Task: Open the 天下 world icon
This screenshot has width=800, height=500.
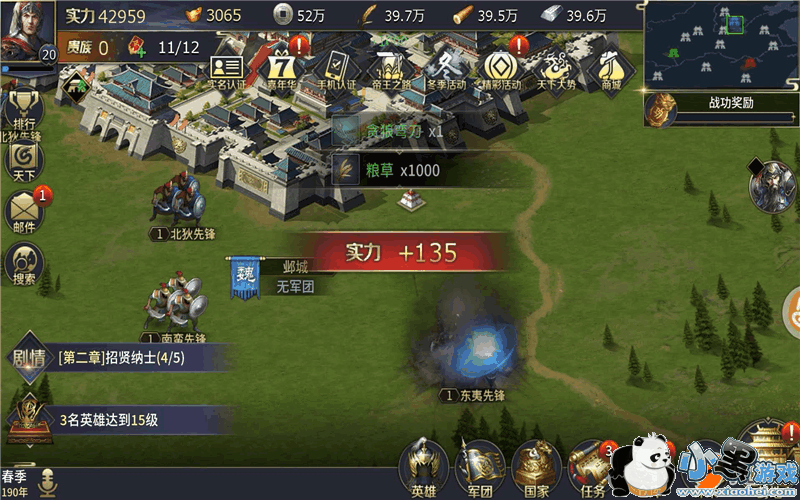Action: click(x=23, y=162)
